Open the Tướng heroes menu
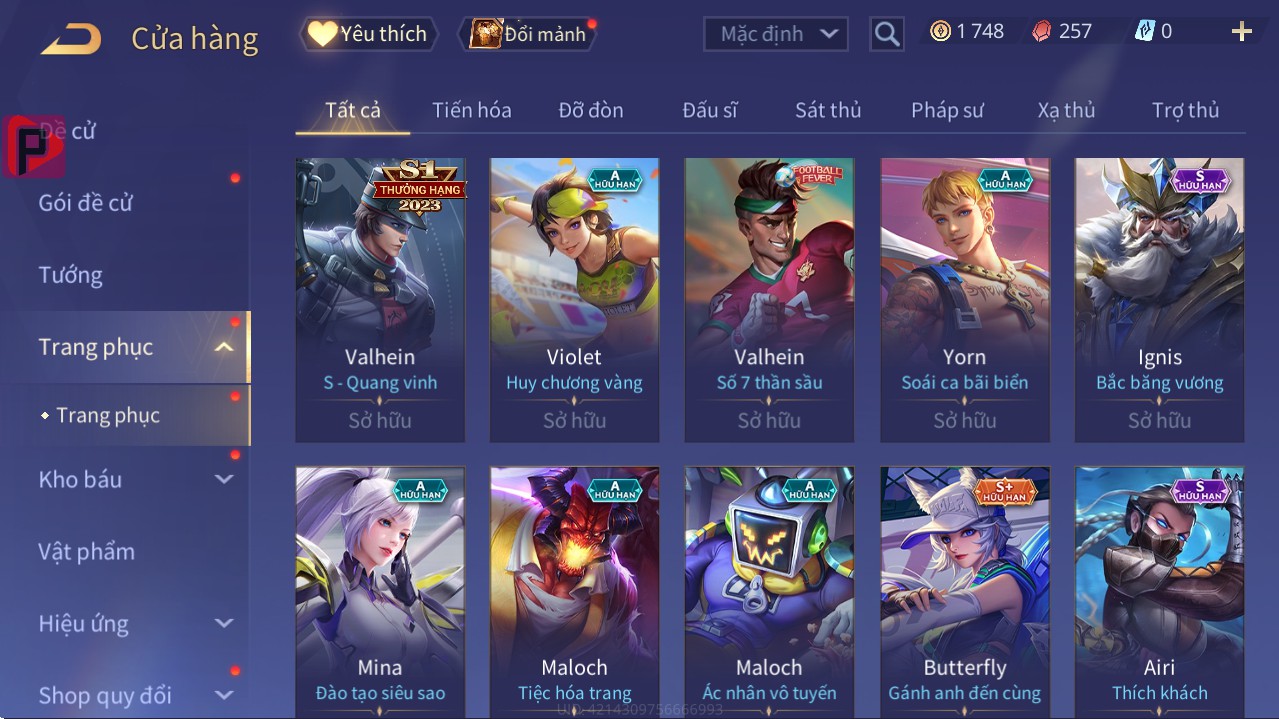Screen dimensions: 1279x719 tap(71, 275)
